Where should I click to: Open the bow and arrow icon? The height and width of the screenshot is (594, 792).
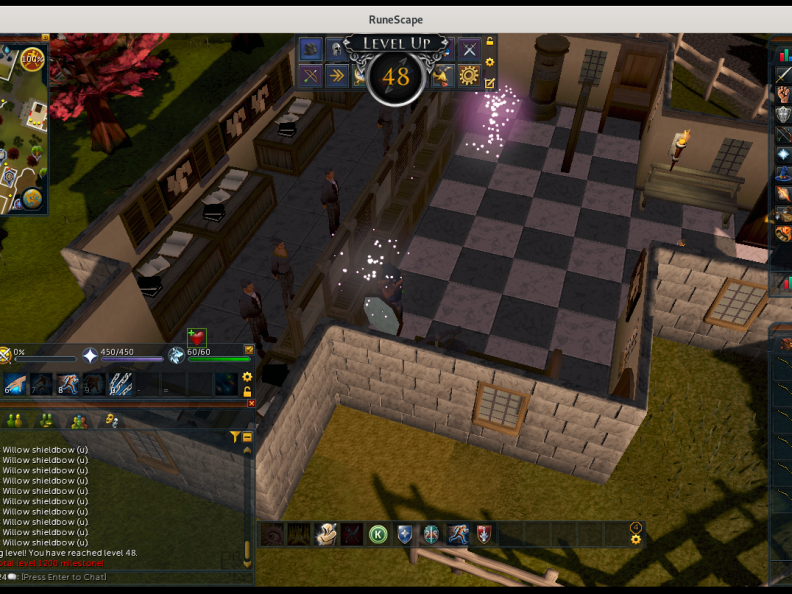(x=311, y=76)
